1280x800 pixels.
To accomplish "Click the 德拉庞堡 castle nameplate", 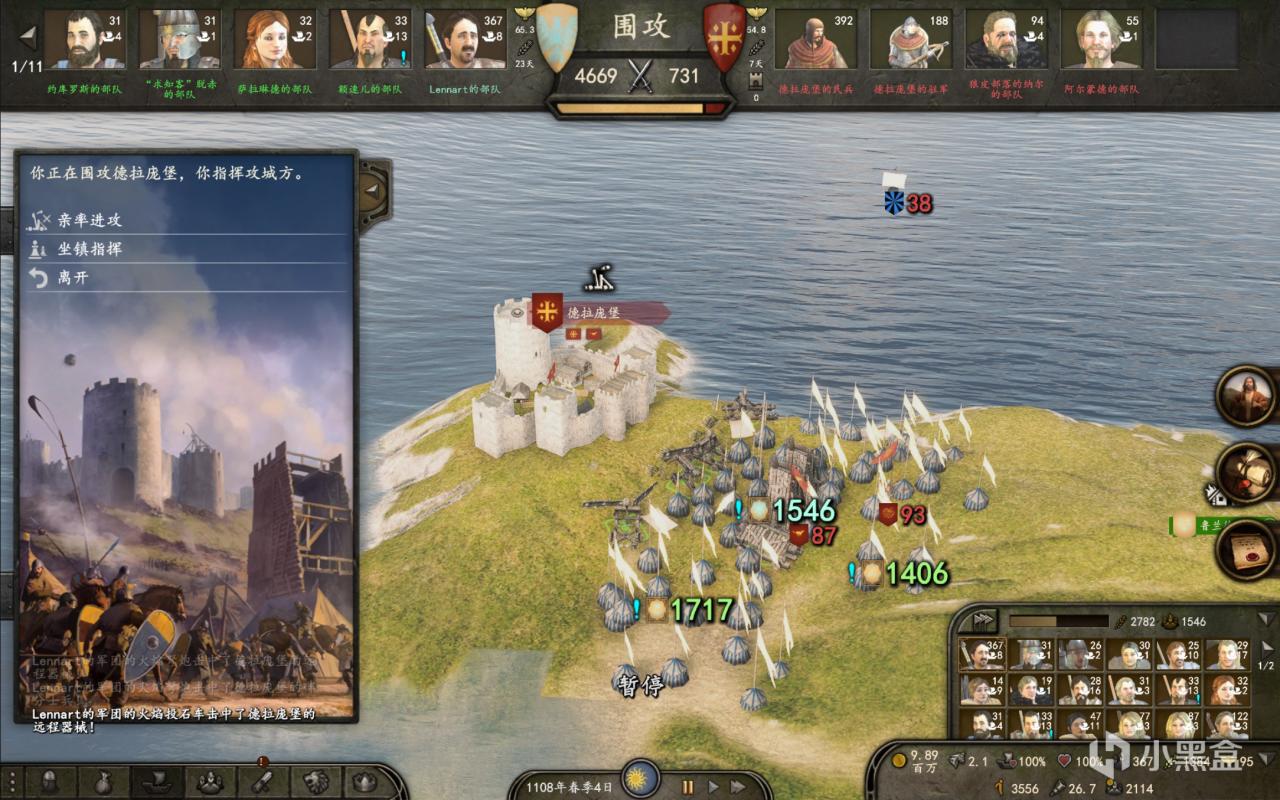I will pyautogui.click(x=594, y=313).
